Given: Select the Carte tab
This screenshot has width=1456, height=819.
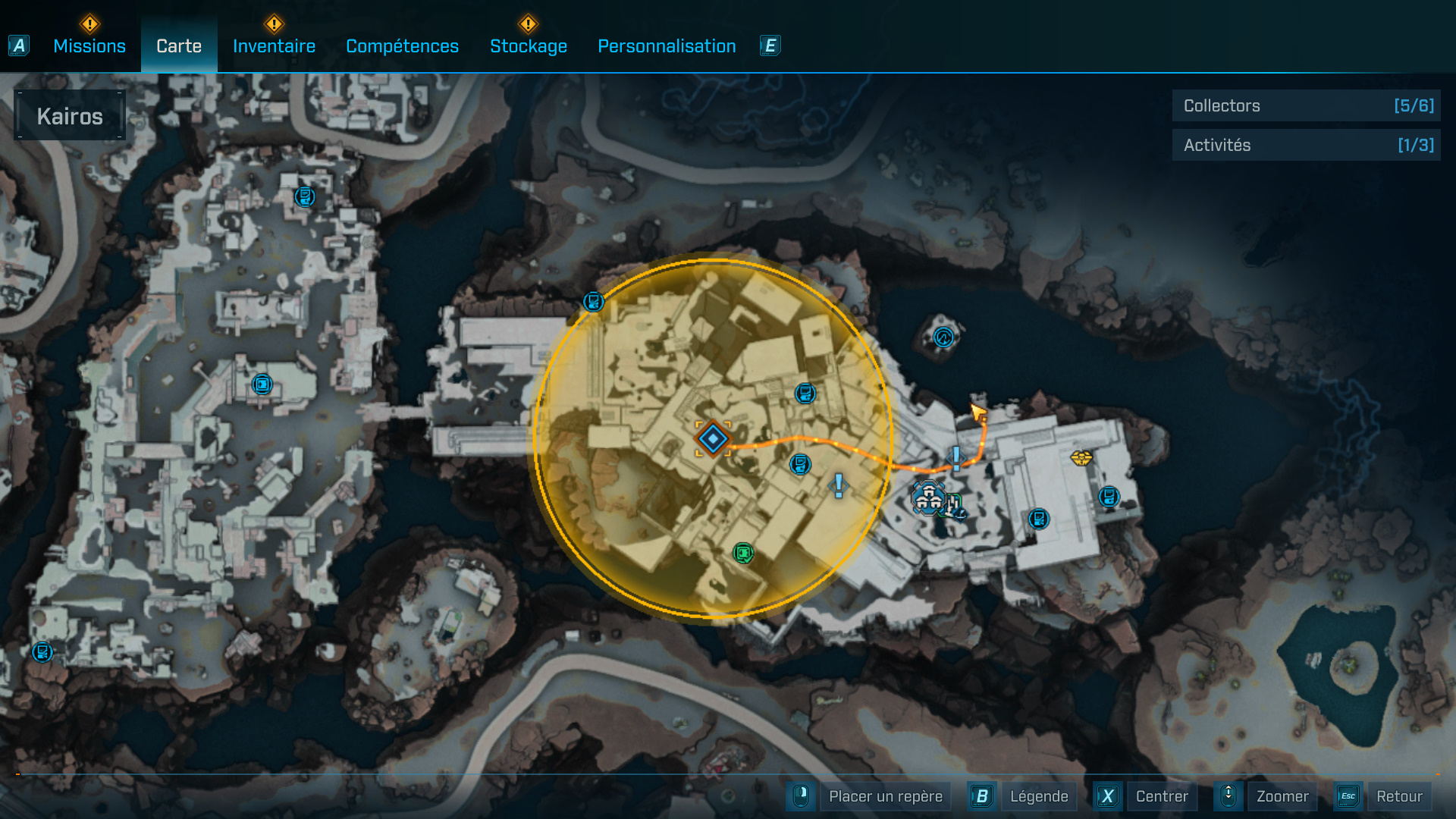Looking at the screenshot, I should coord(179,46).
